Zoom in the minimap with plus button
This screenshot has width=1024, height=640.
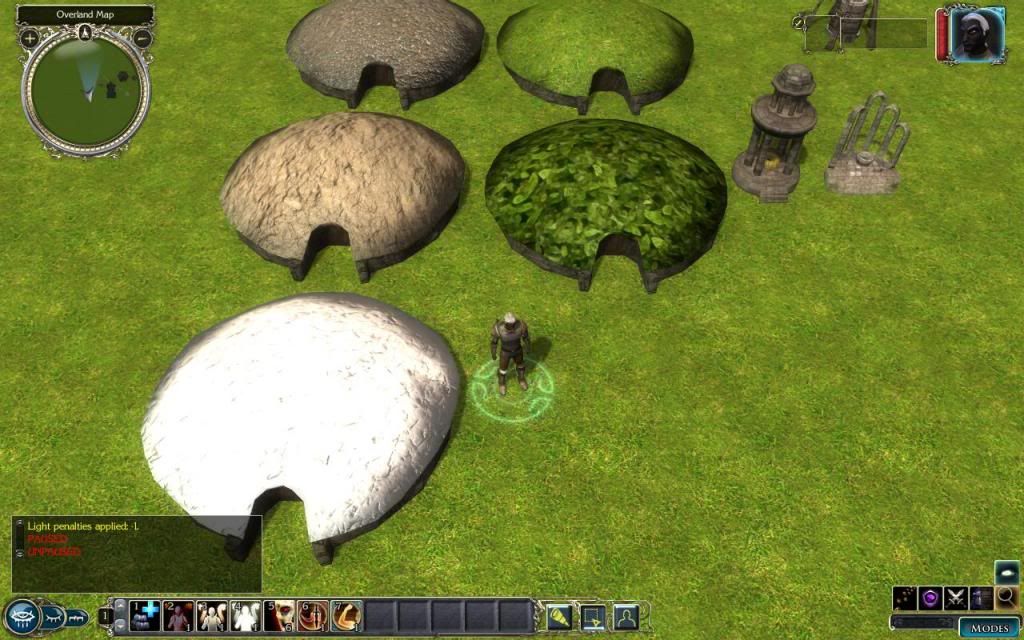[30, 39]
